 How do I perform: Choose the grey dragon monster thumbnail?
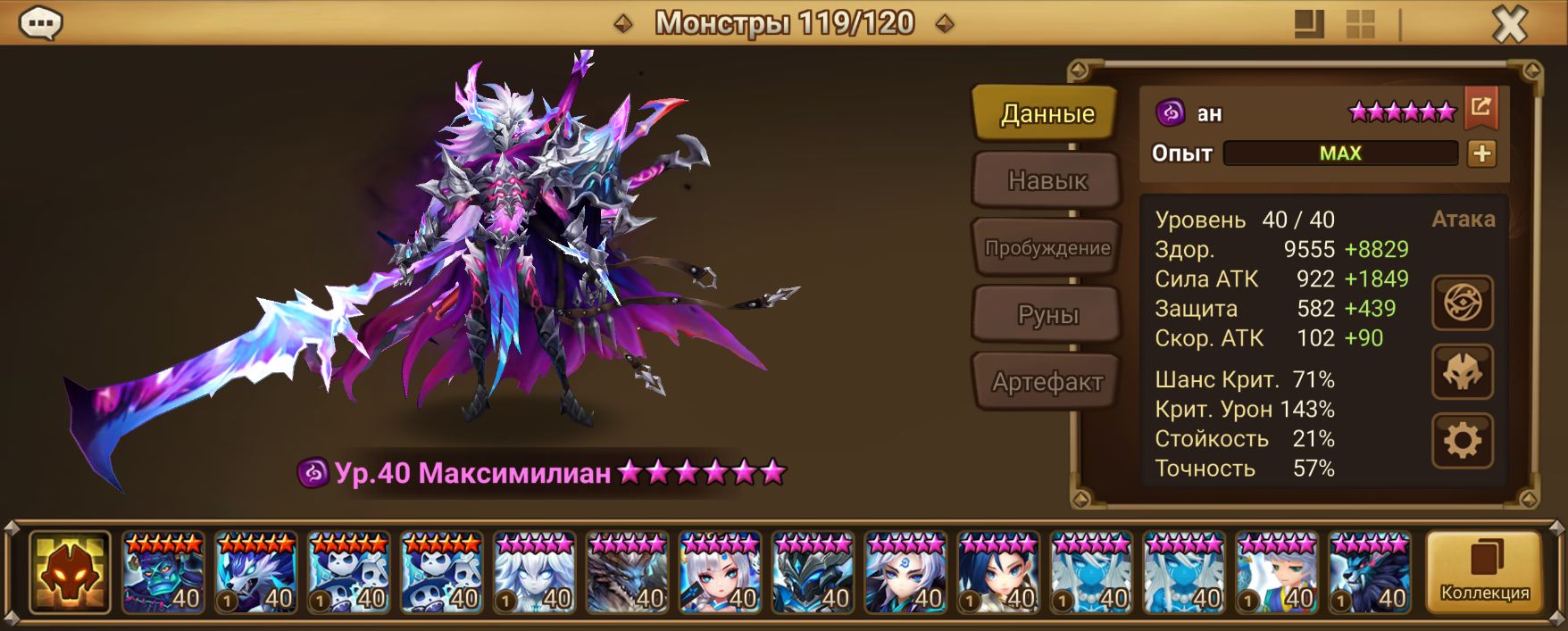[x=628, y=572]
